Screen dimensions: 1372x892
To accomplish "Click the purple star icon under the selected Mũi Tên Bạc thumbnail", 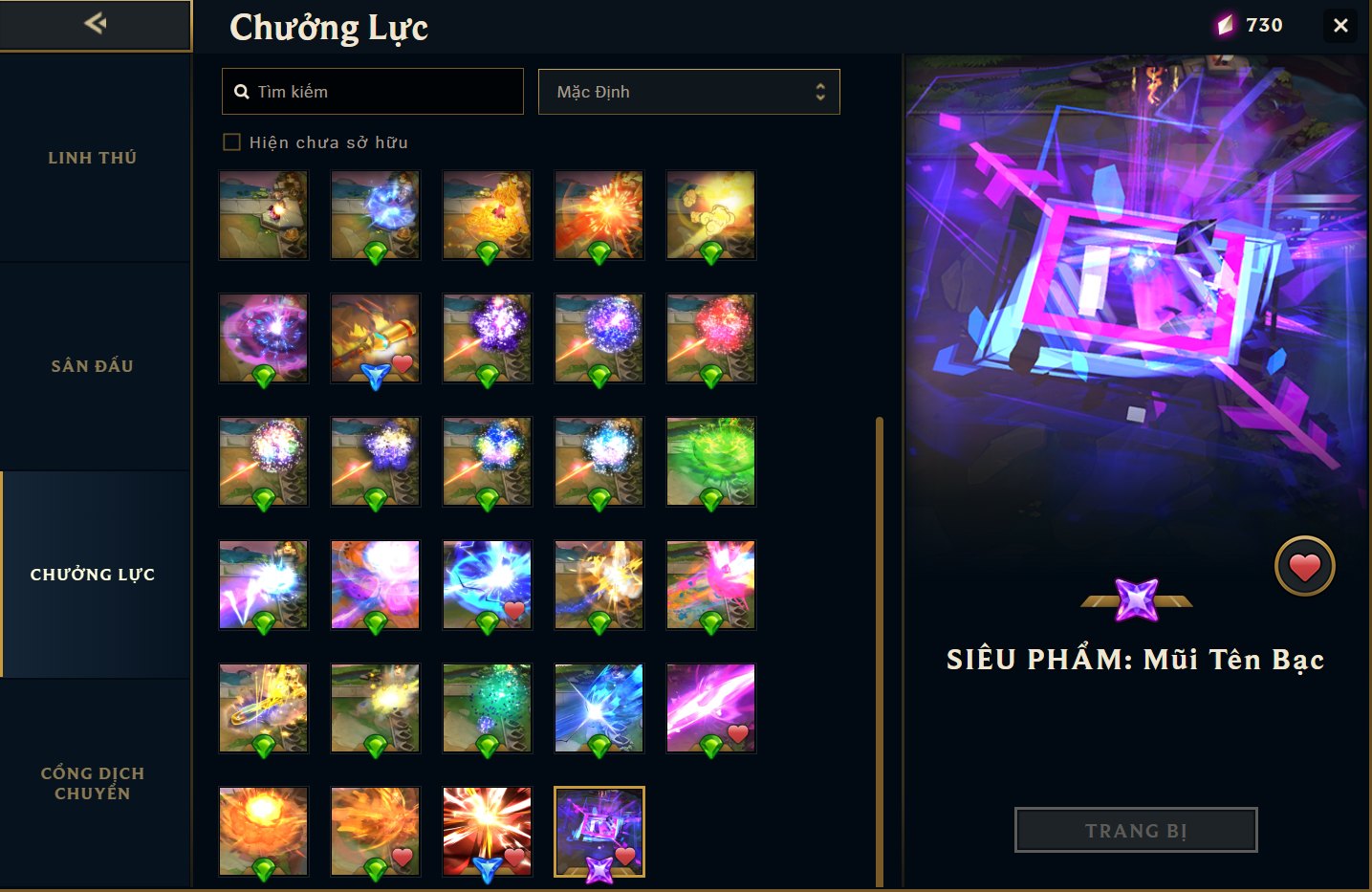I will pos(599,870).
